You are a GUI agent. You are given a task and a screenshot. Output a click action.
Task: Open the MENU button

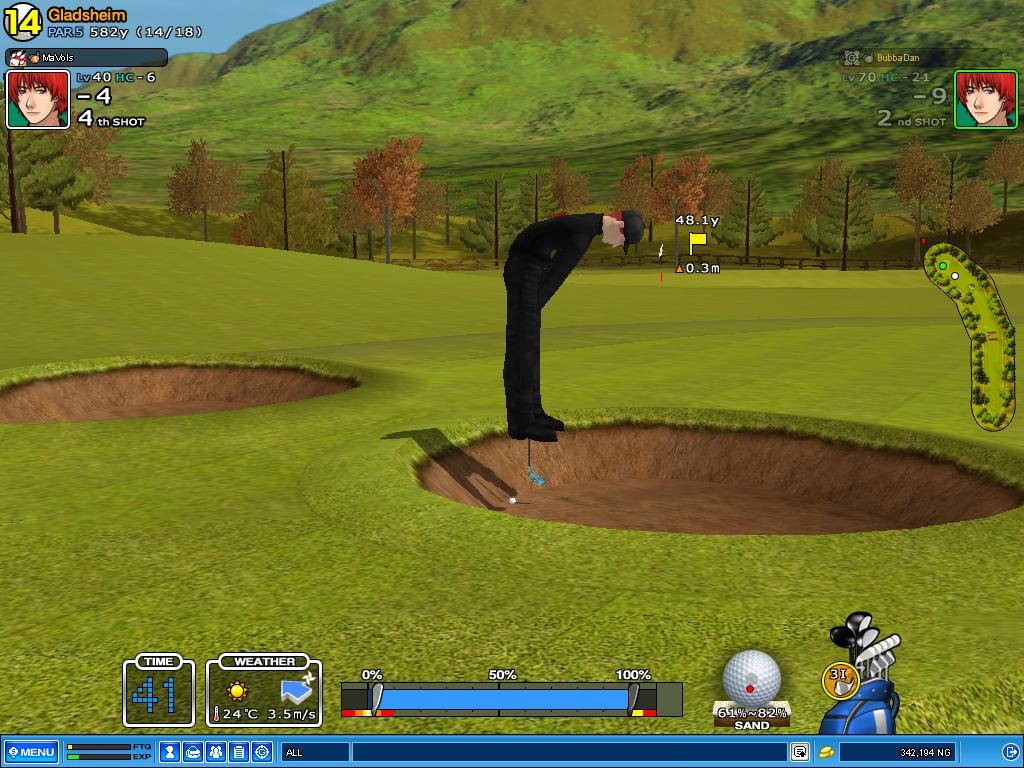click(x=31, y=752)
